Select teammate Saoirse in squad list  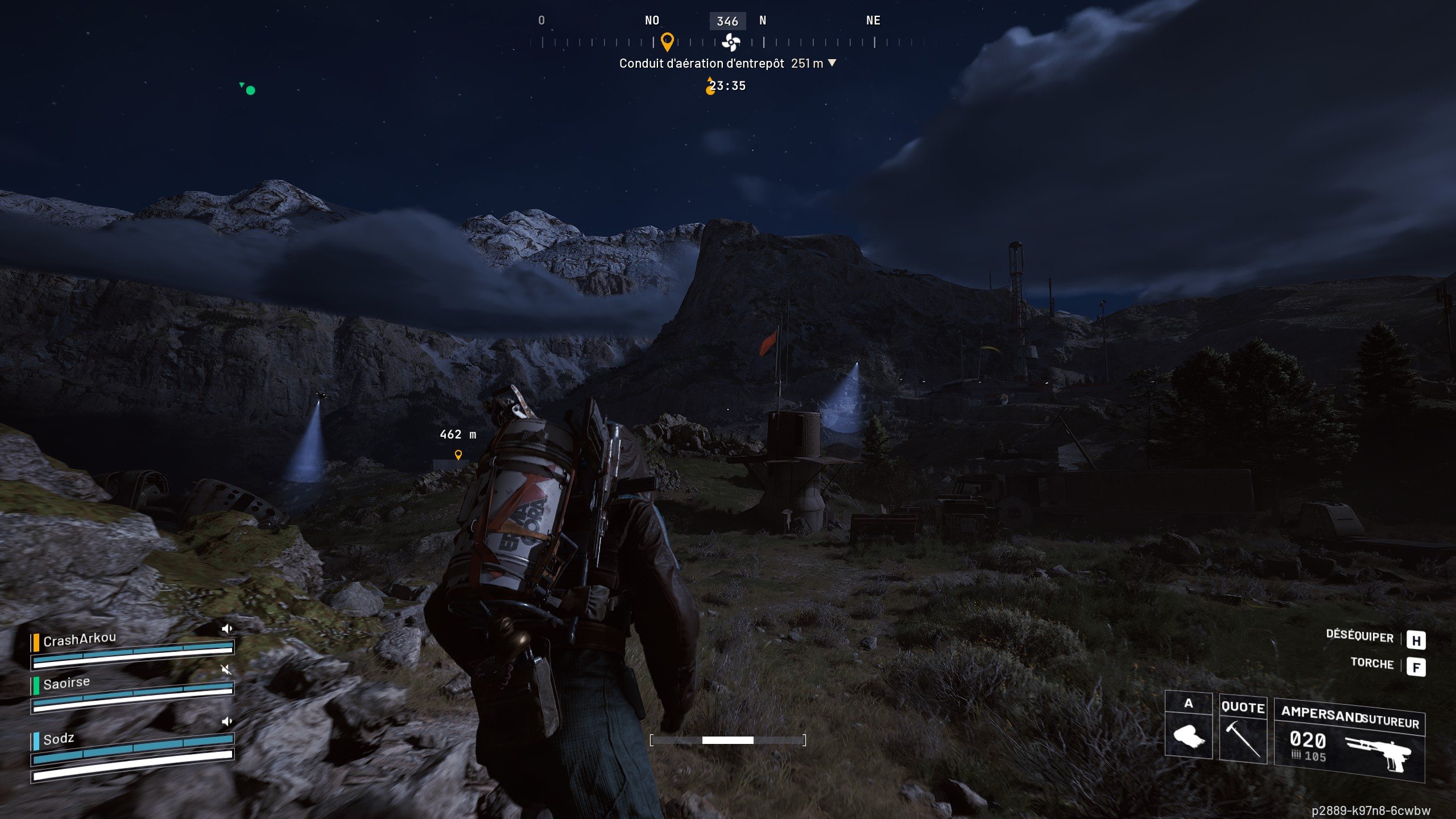[67, 683]
